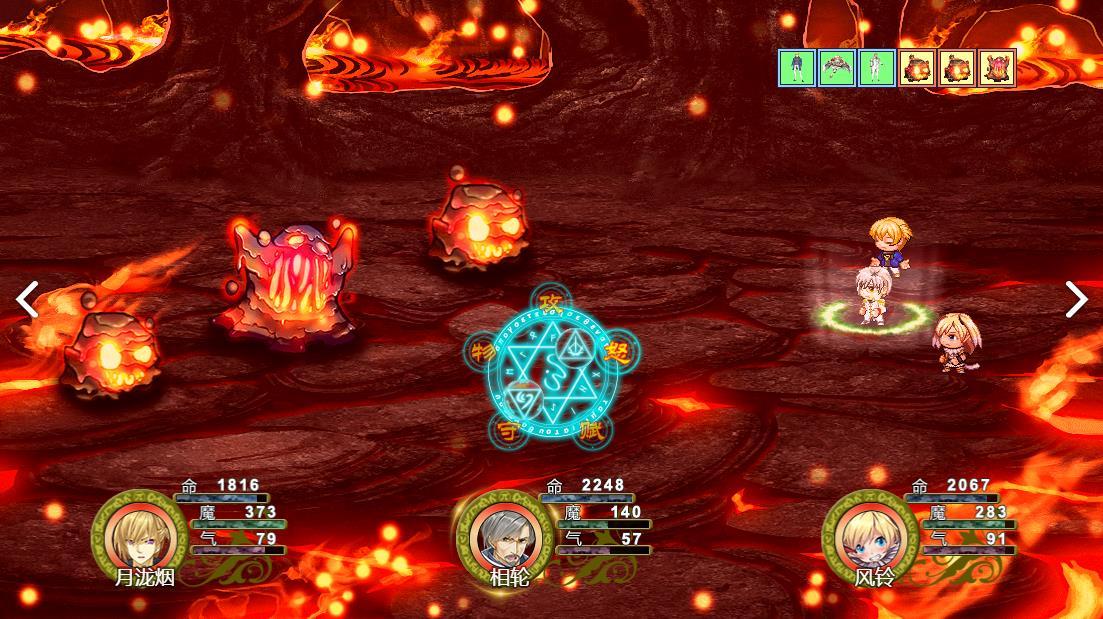The image size is (1103, 619).
Task: Click the right arrow at screen edge
Action: pyautogui.click(x=1076, y=299)
